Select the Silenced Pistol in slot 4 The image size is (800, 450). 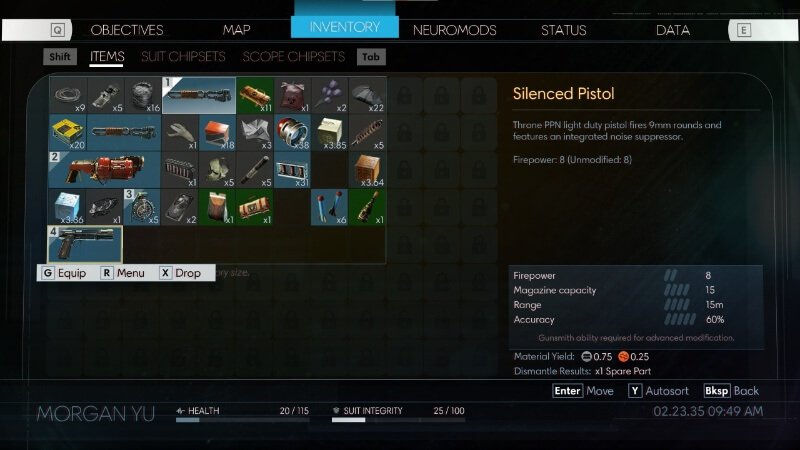click(x=86, y=245)
